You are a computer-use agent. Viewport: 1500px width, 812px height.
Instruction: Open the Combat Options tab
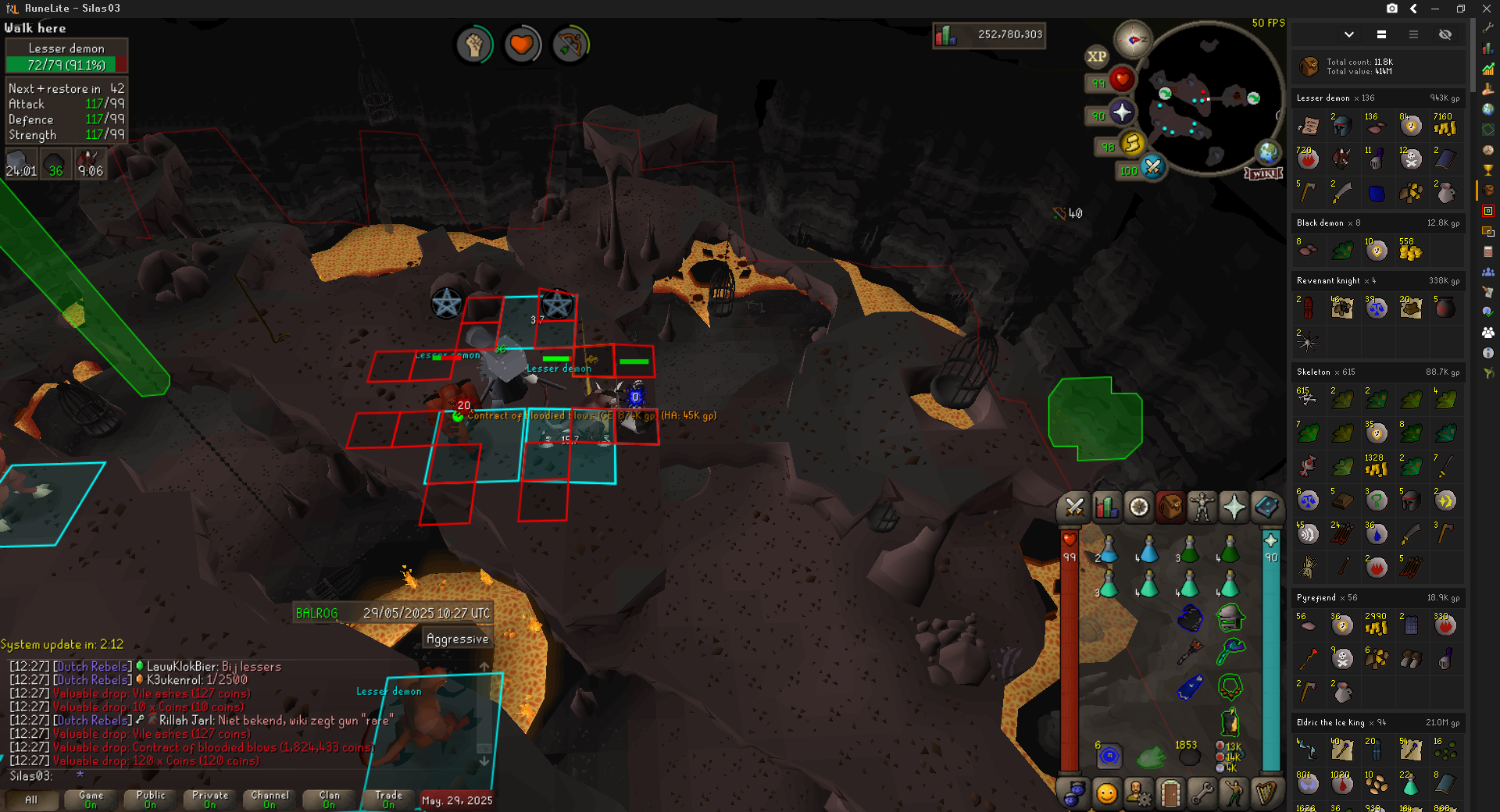(x=1074, y=507)
